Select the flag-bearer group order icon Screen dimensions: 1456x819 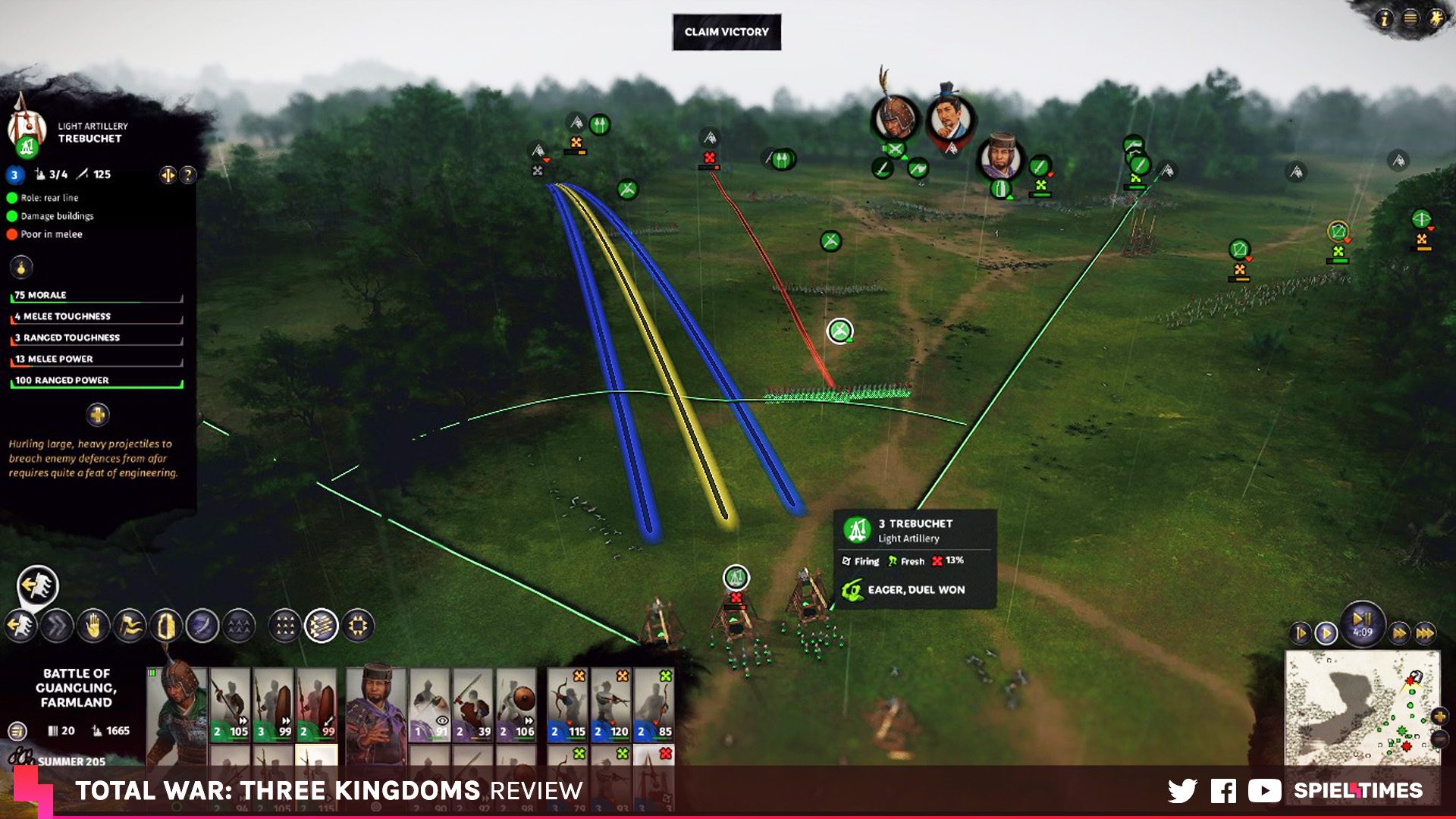[x=130, y=626]
